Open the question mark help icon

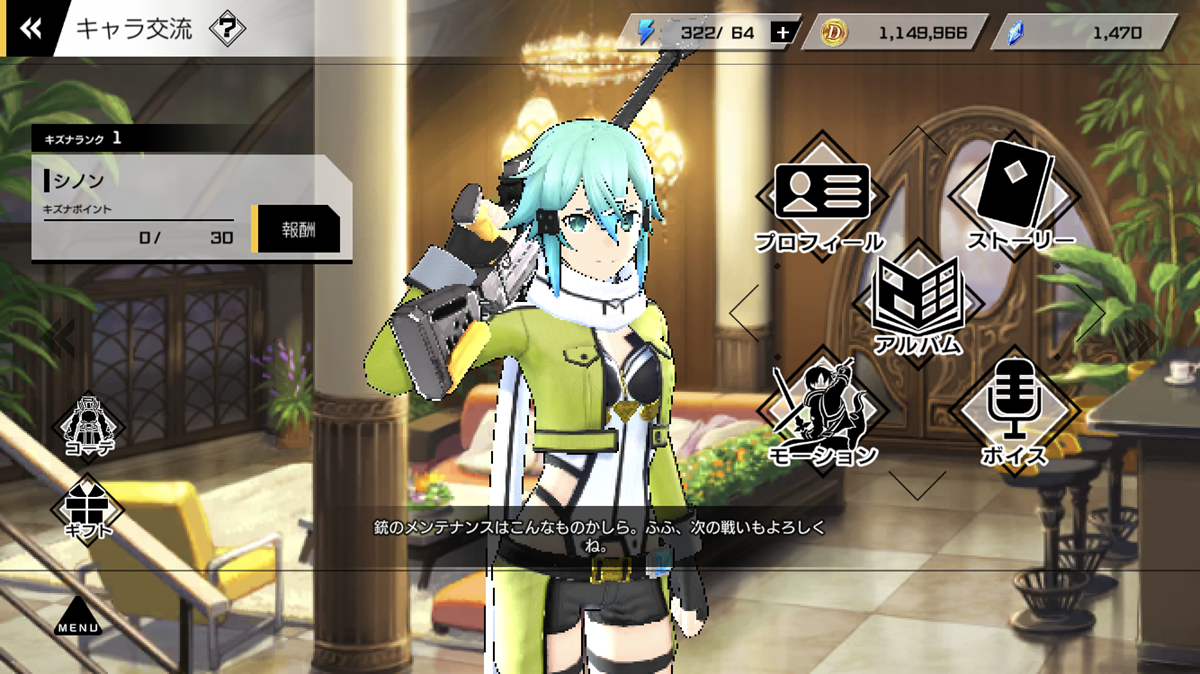point(227,29)
